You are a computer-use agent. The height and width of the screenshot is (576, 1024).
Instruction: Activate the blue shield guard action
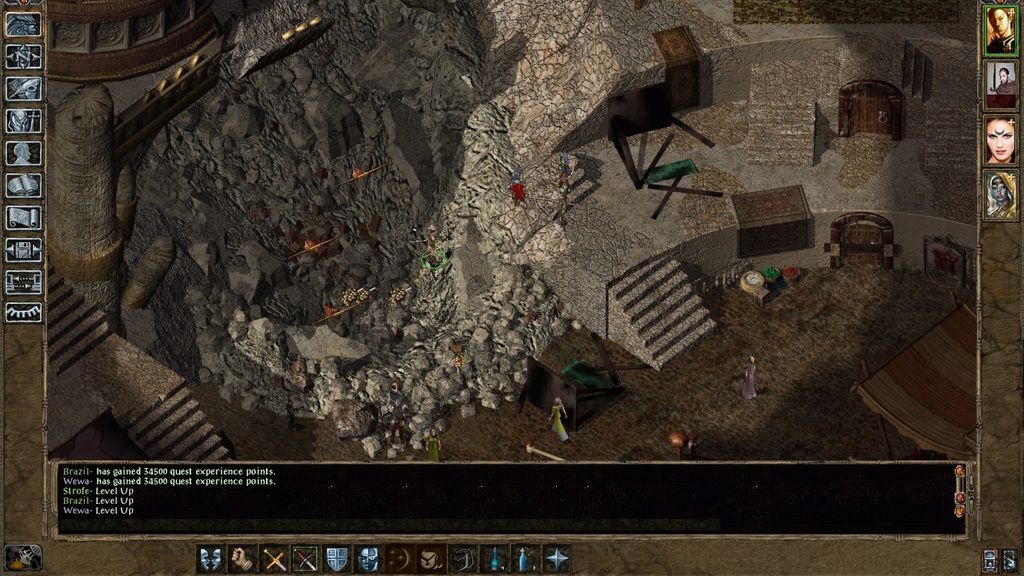click(x=337, y=559)
